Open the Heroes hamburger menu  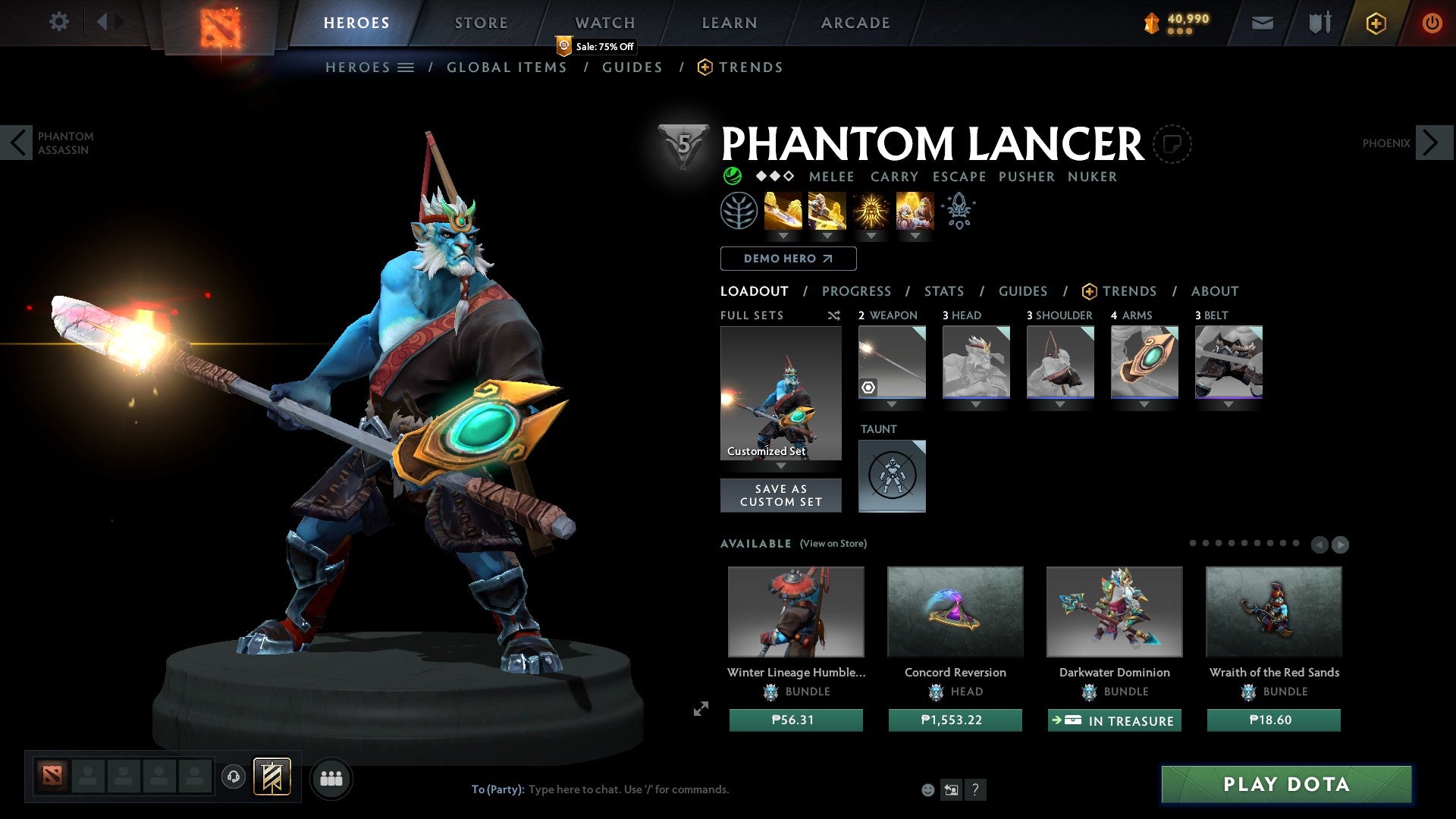(406, 67)
